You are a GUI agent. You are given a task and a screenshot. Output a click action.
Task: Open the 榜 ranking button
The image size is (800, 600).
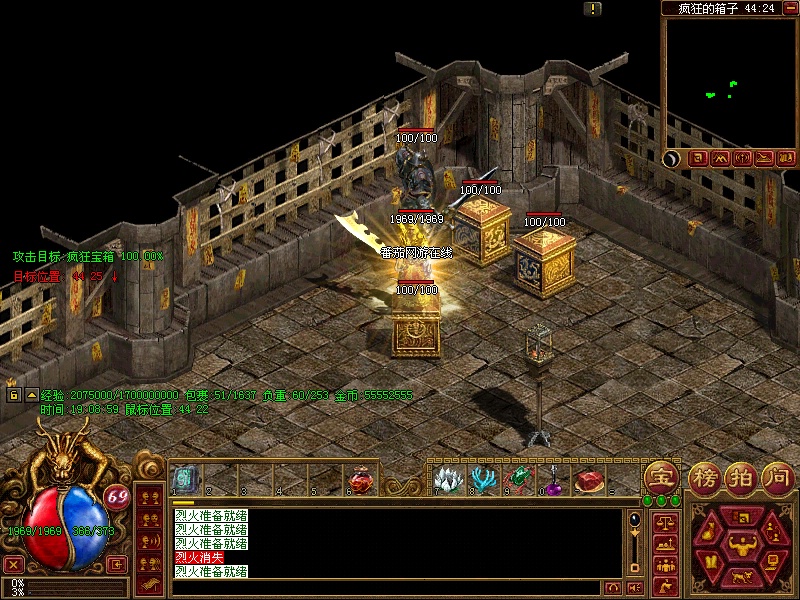coord(705,477)
